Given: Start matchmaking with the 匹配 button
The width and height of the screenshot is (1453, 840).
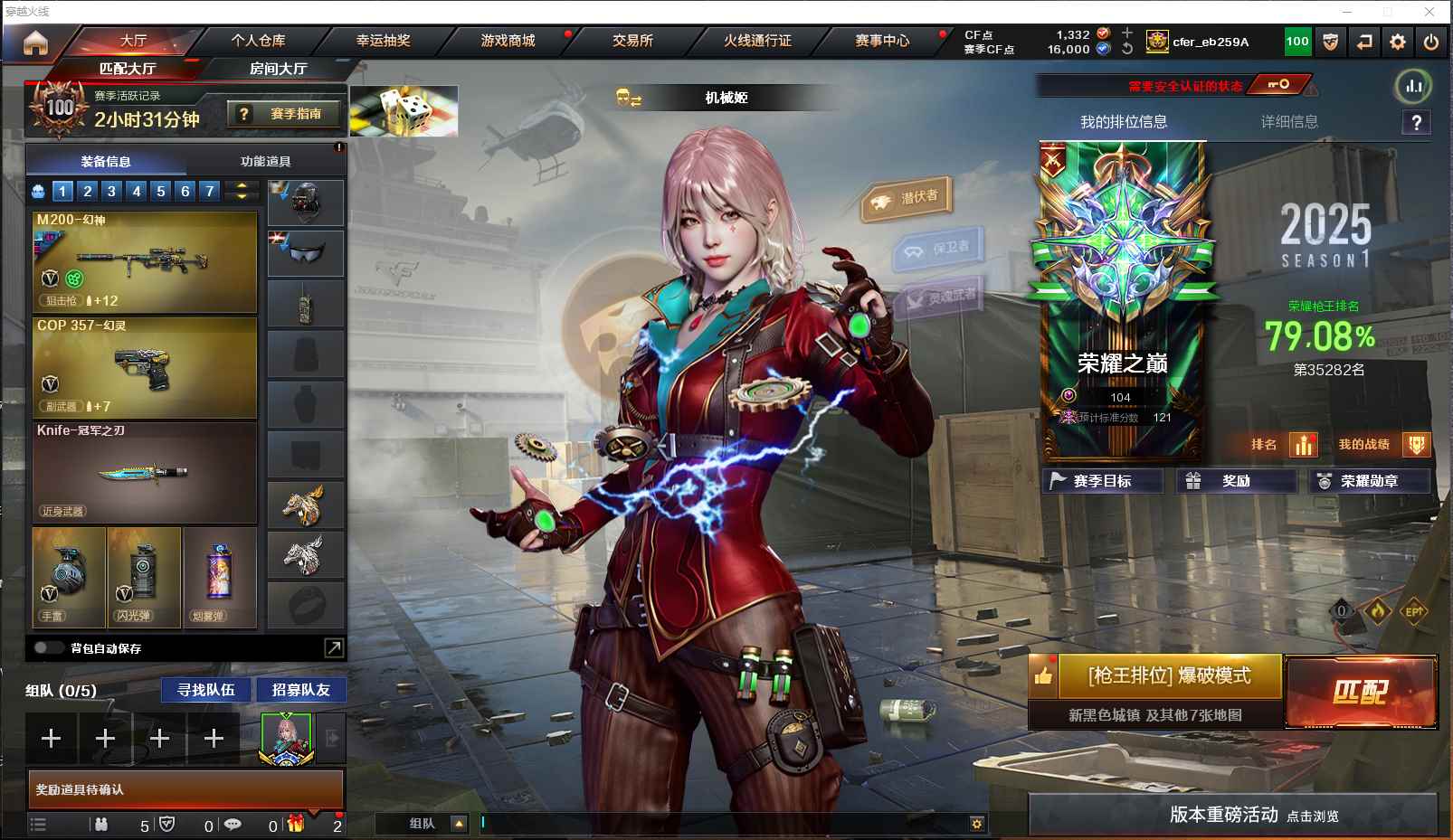Looking at the screenshot, I should point(1360,692).
